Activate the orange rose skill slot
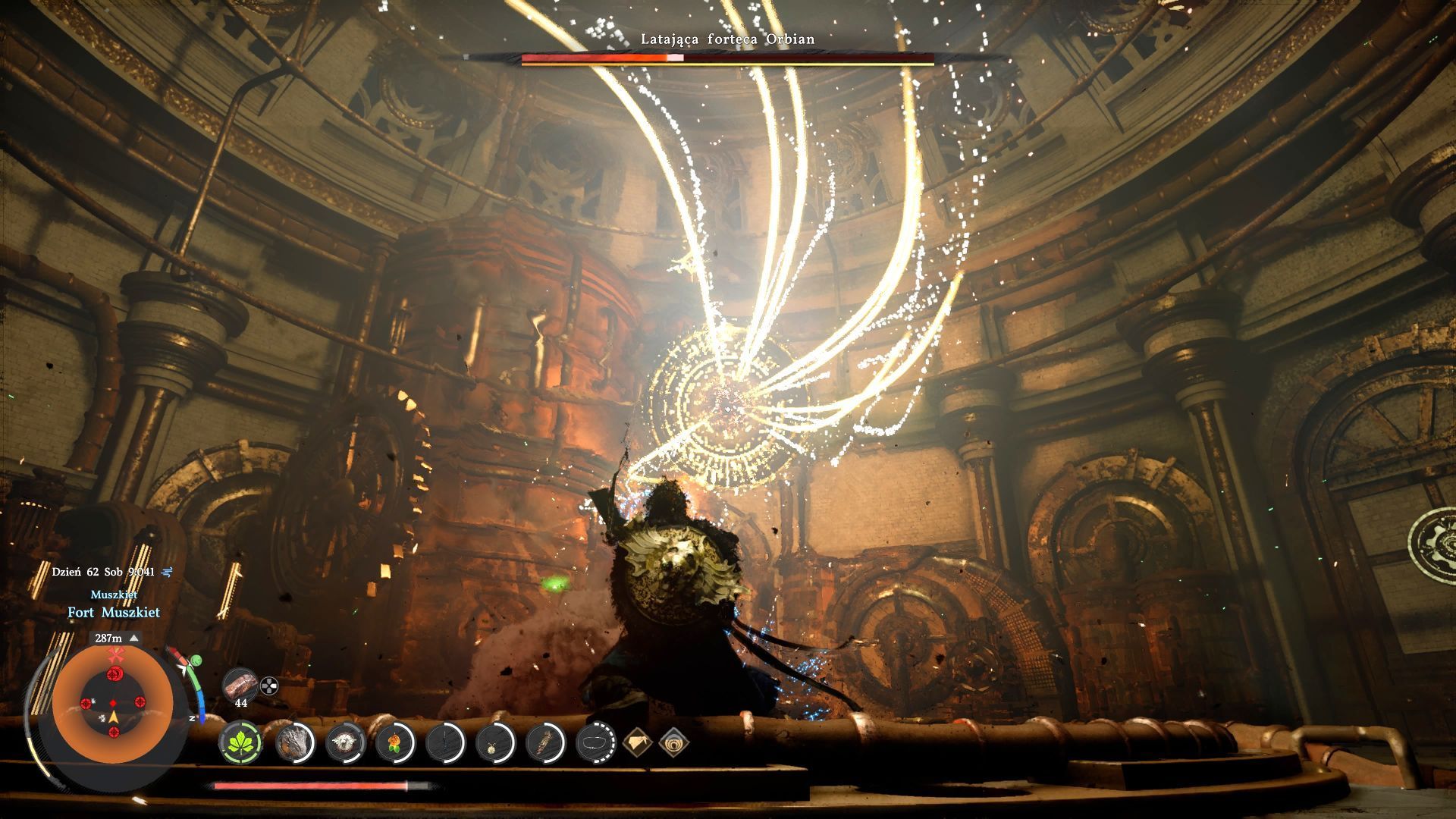The image size is (1456, 819). pyautogui.click(x=394, y=742)
